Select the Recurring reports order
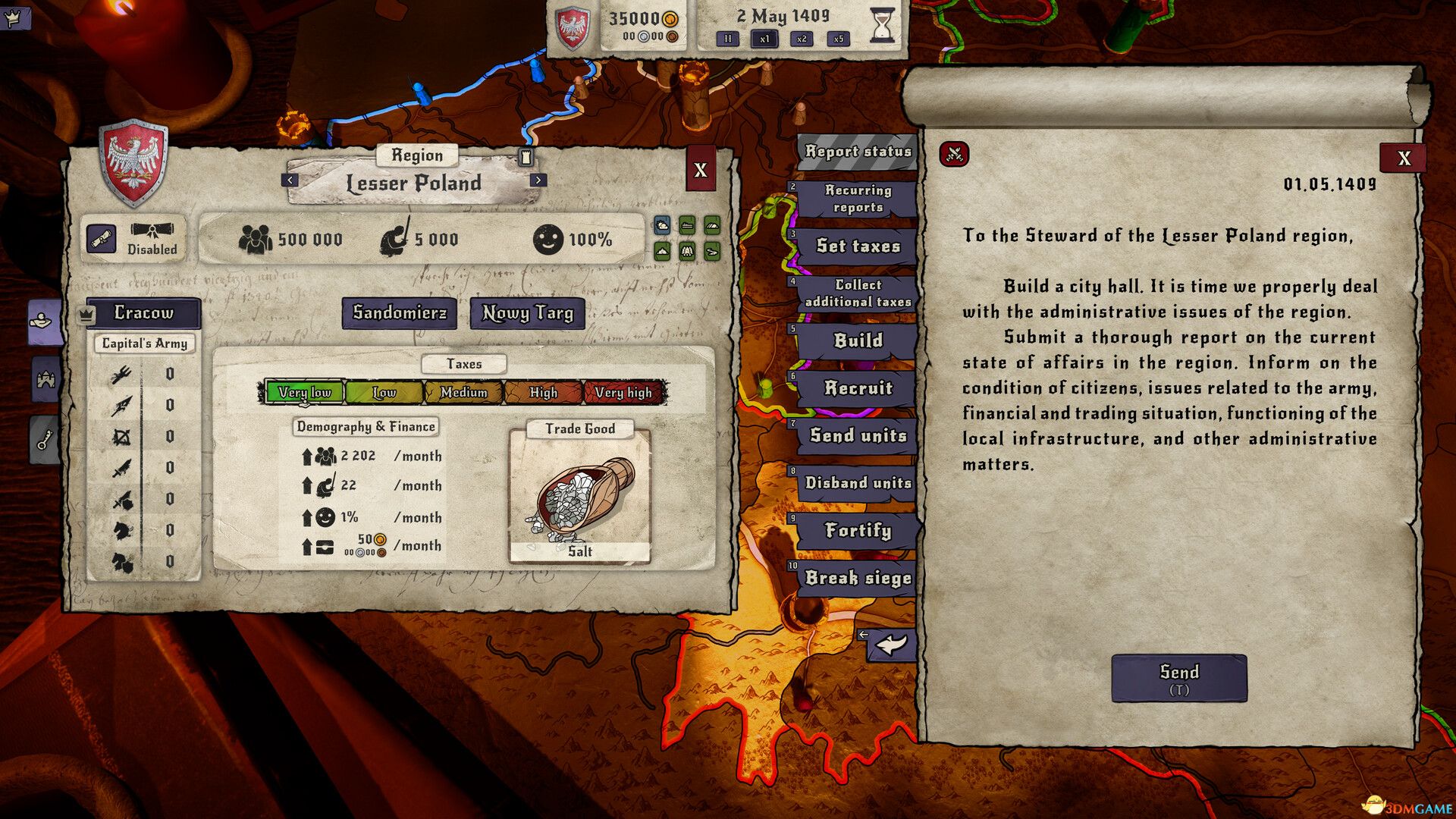 pos(858,199)
